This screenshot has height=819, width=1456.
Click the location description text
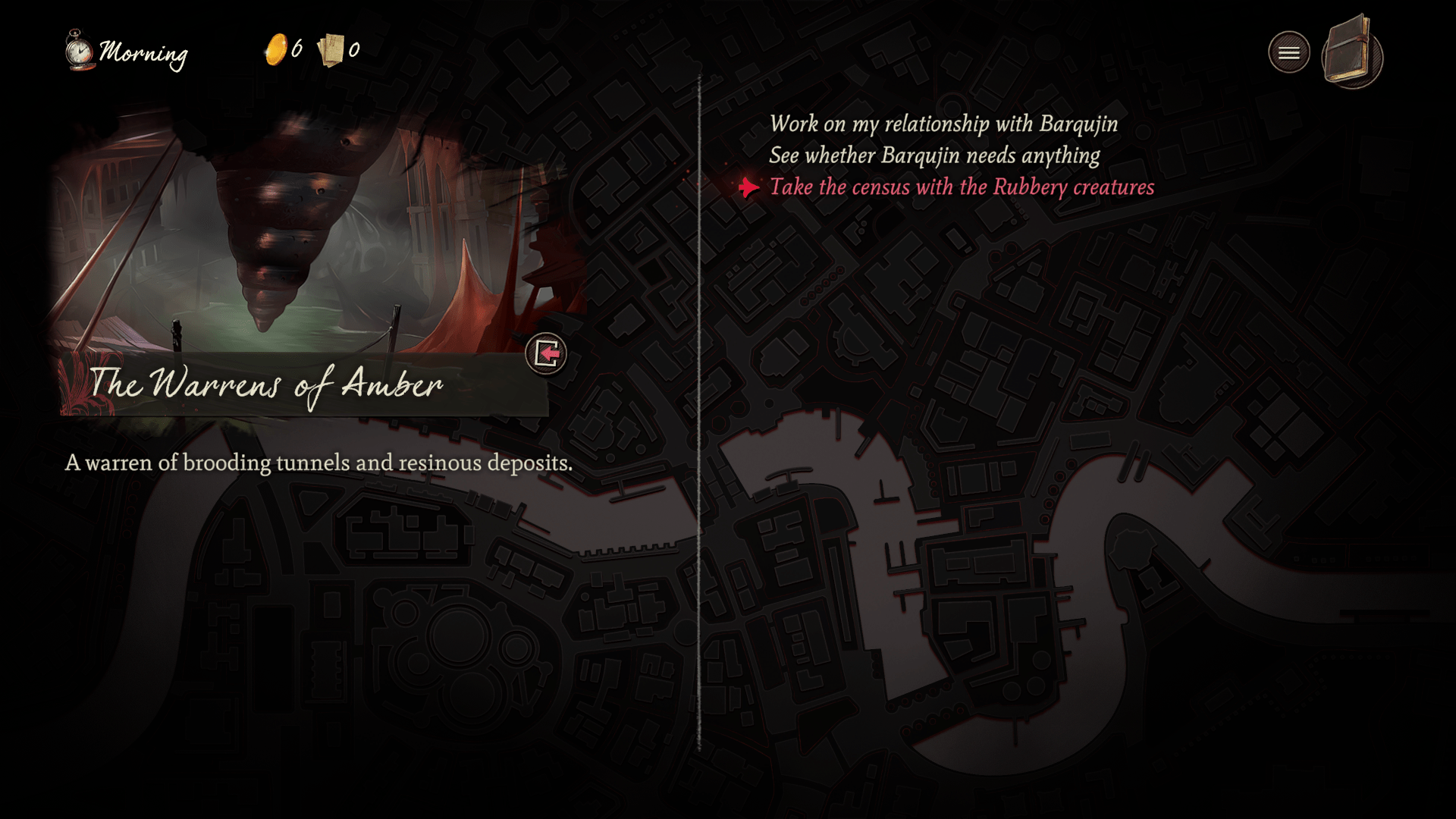(319, 462)
